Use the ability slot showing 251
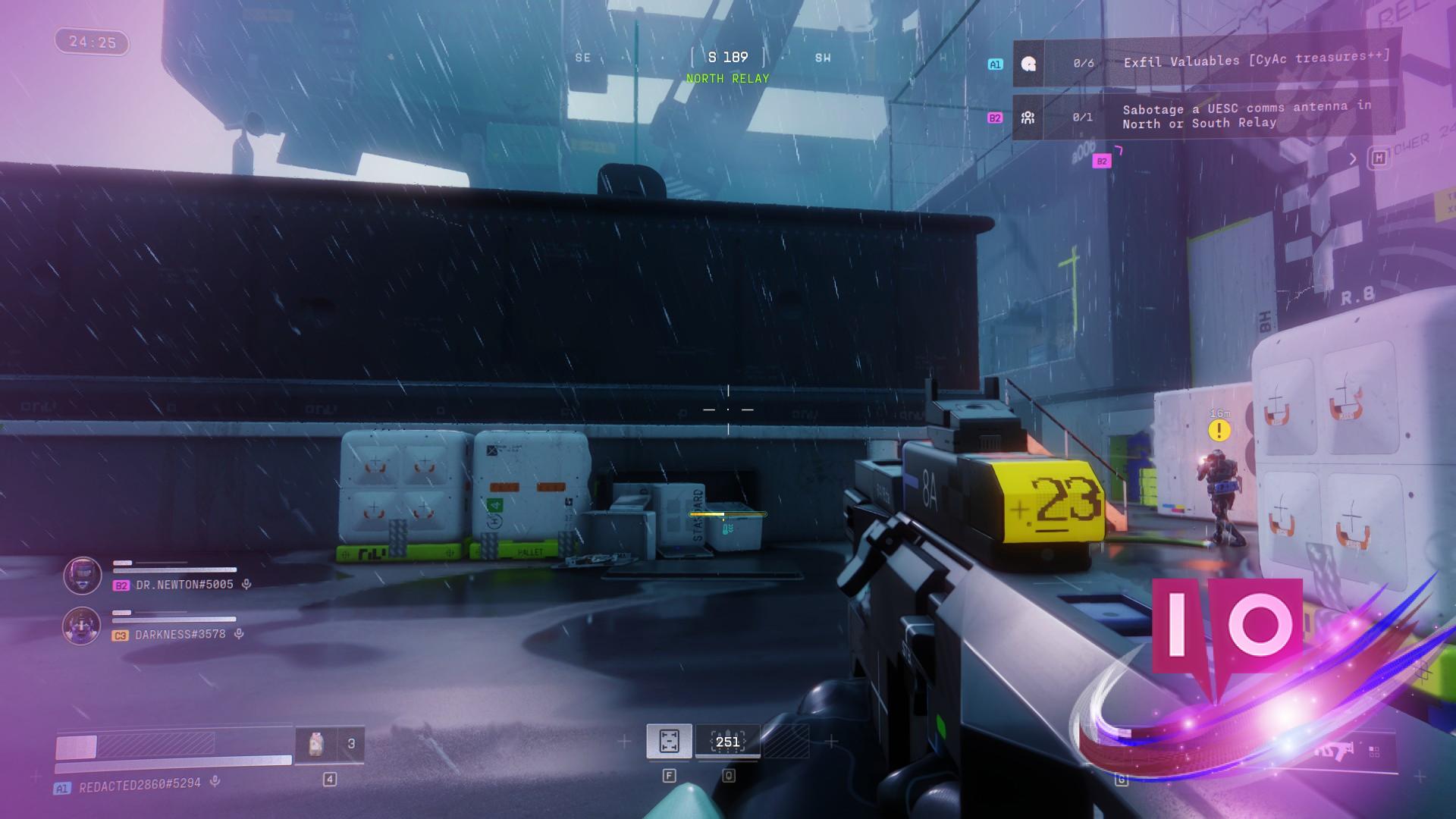The width and height of the screenshot is (1456, 819). 727,741
